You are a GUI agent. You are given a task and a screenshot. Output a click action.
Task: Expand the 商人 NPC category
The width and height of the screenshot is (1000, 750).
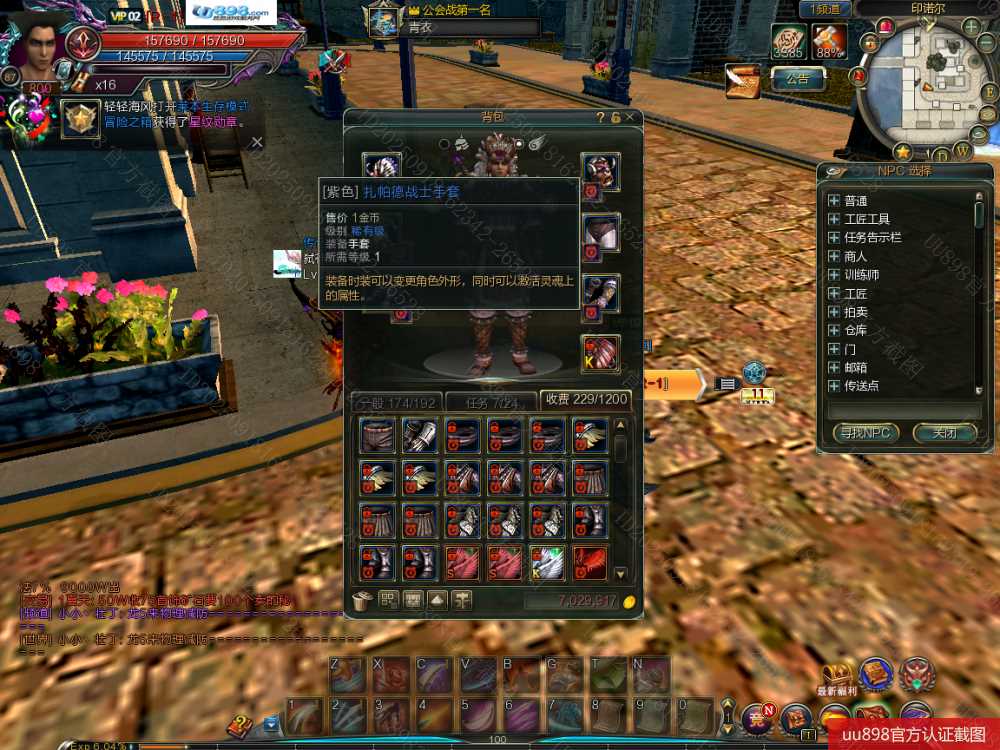coord(833,256)
